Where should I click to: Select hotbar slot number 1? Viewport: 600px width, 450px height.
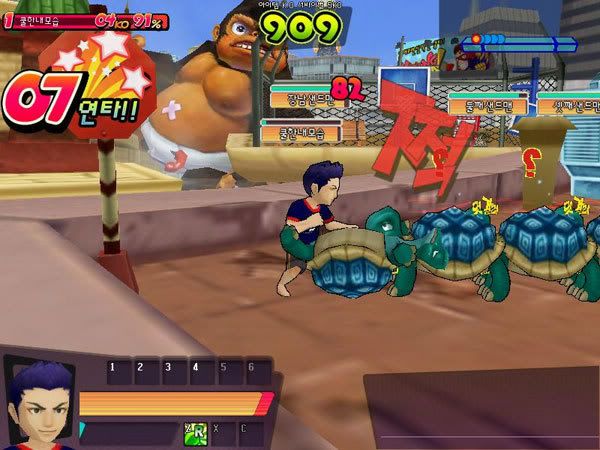(x=119, y=372)
